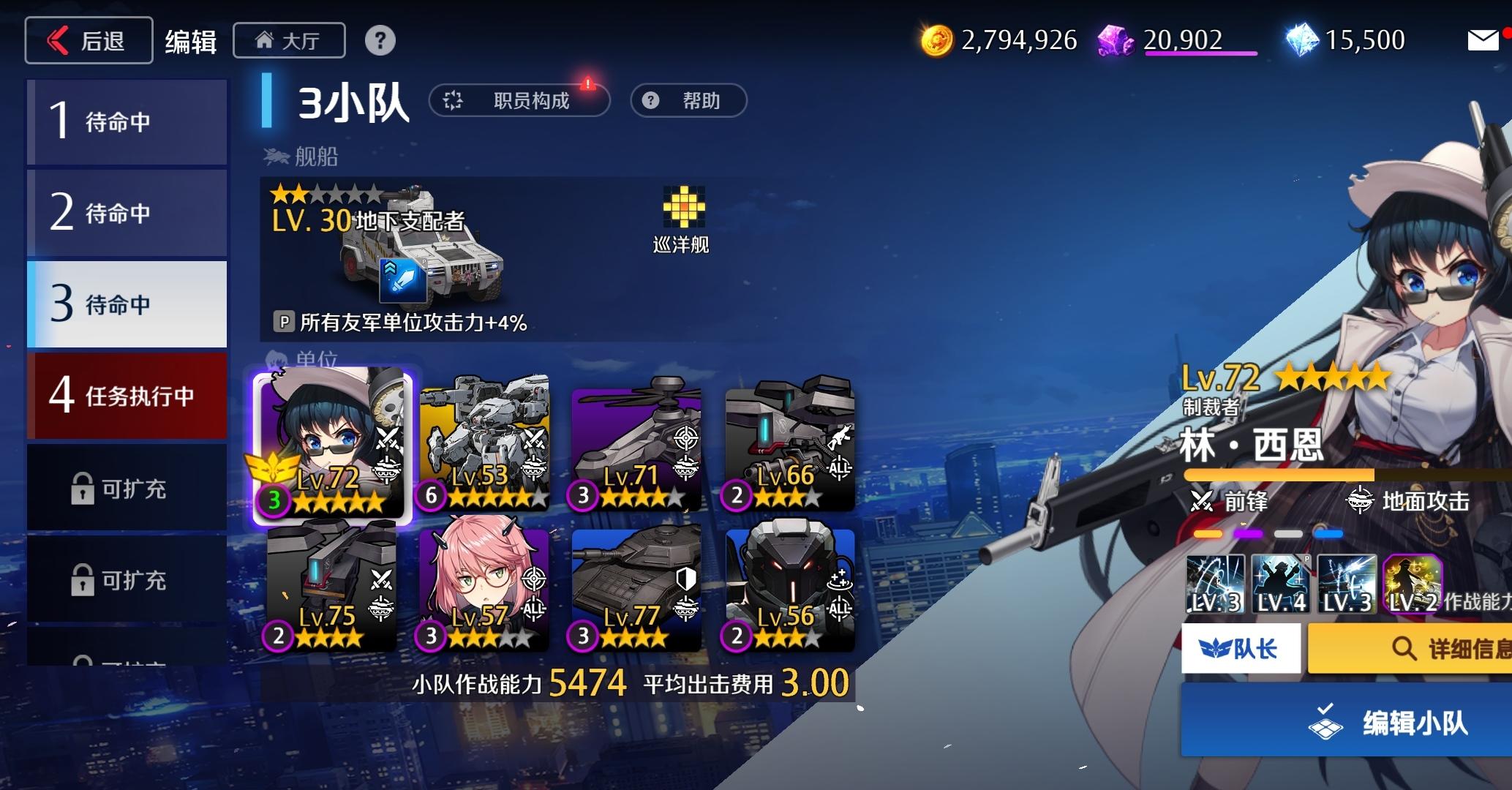Open the 职员构成 staff composition panel
The image size is (1512, 790).
point(521,100)
